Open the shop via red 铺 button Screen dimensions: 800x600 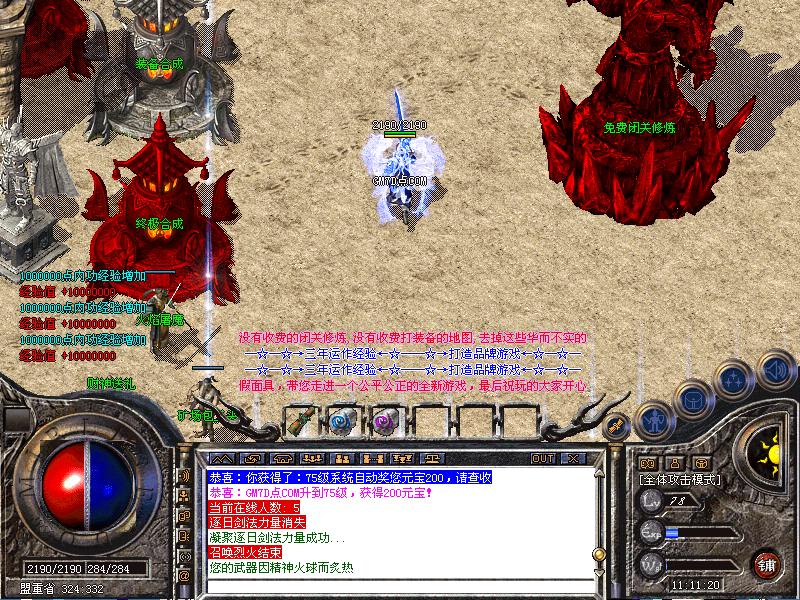pyautogui.click(x=768, y=564)
